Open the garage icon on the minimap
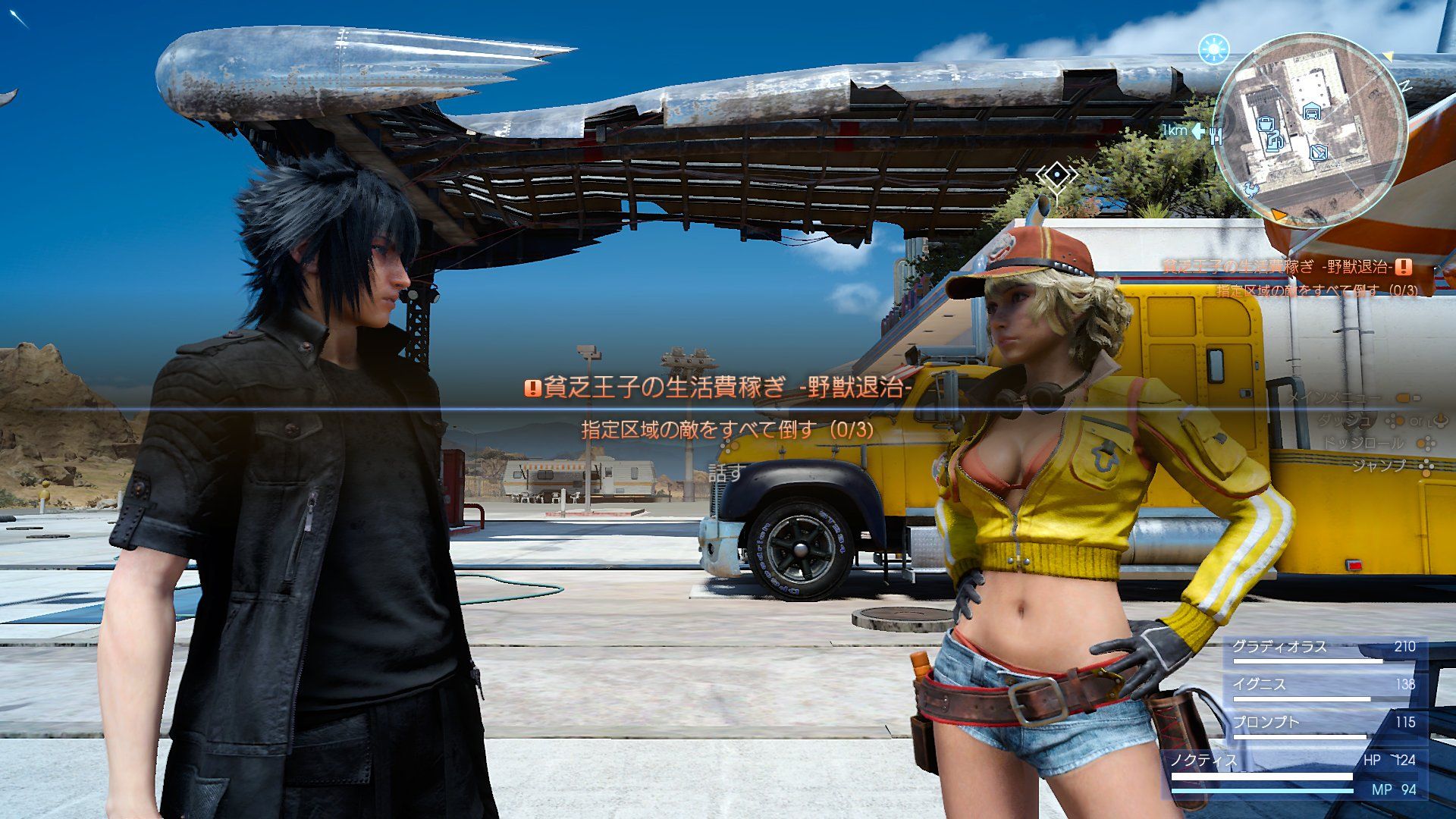 pos(1311,111)
